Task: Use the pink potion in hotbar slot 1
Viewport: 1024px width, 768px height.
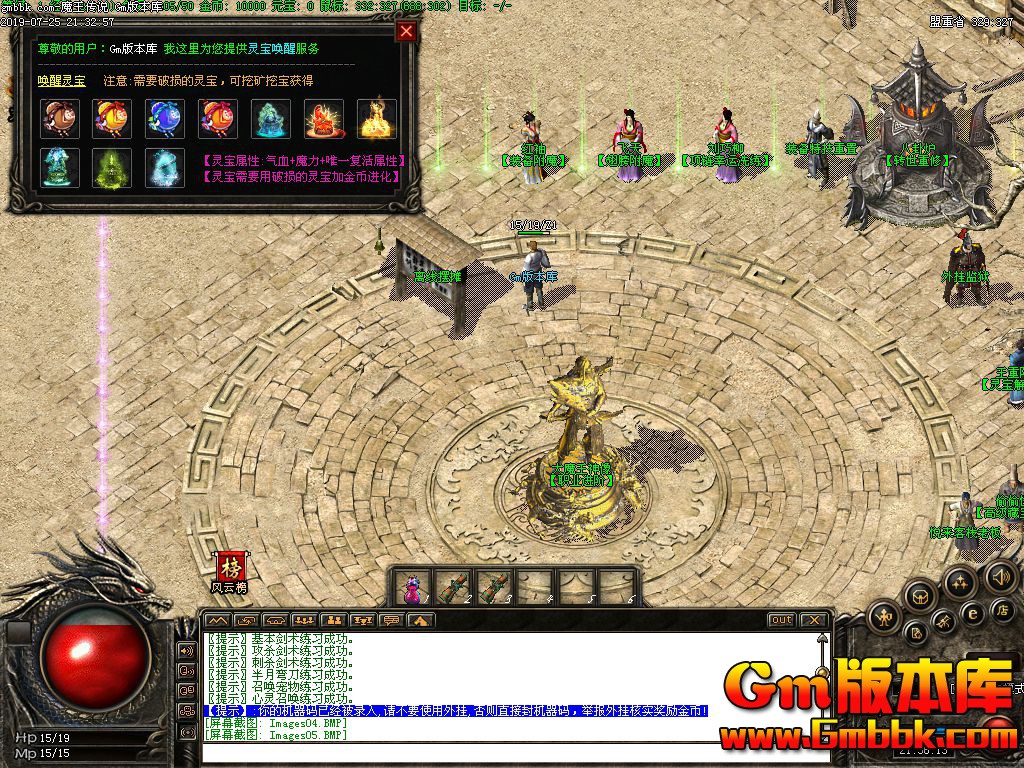Action: [x=412, y=587]
